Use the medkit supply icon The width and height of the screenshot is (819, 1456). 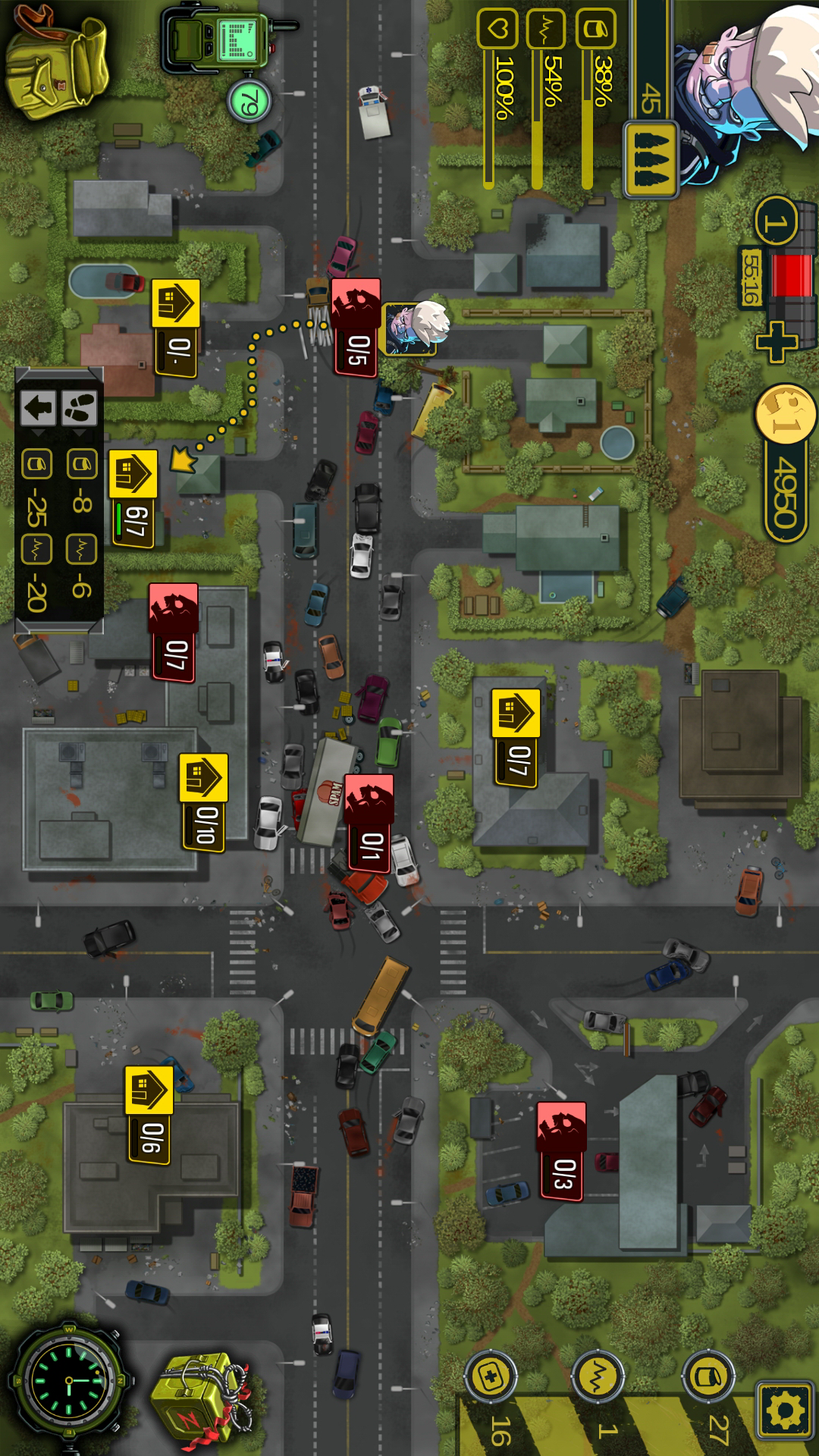click(x=491, y=1376)
